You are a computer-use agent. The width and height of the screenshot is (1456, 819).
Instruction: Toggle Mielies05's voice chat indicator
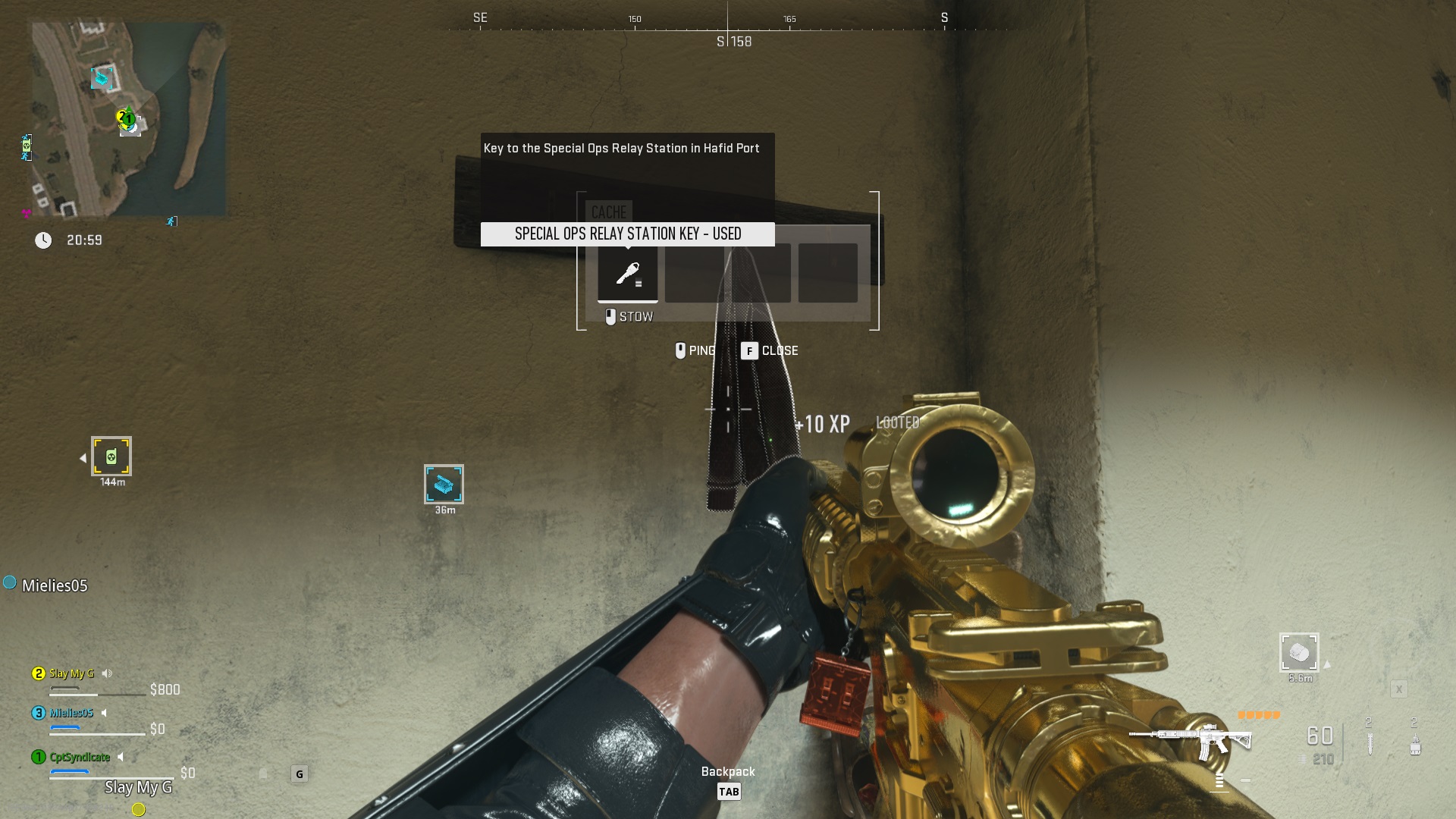coord(104,714)
